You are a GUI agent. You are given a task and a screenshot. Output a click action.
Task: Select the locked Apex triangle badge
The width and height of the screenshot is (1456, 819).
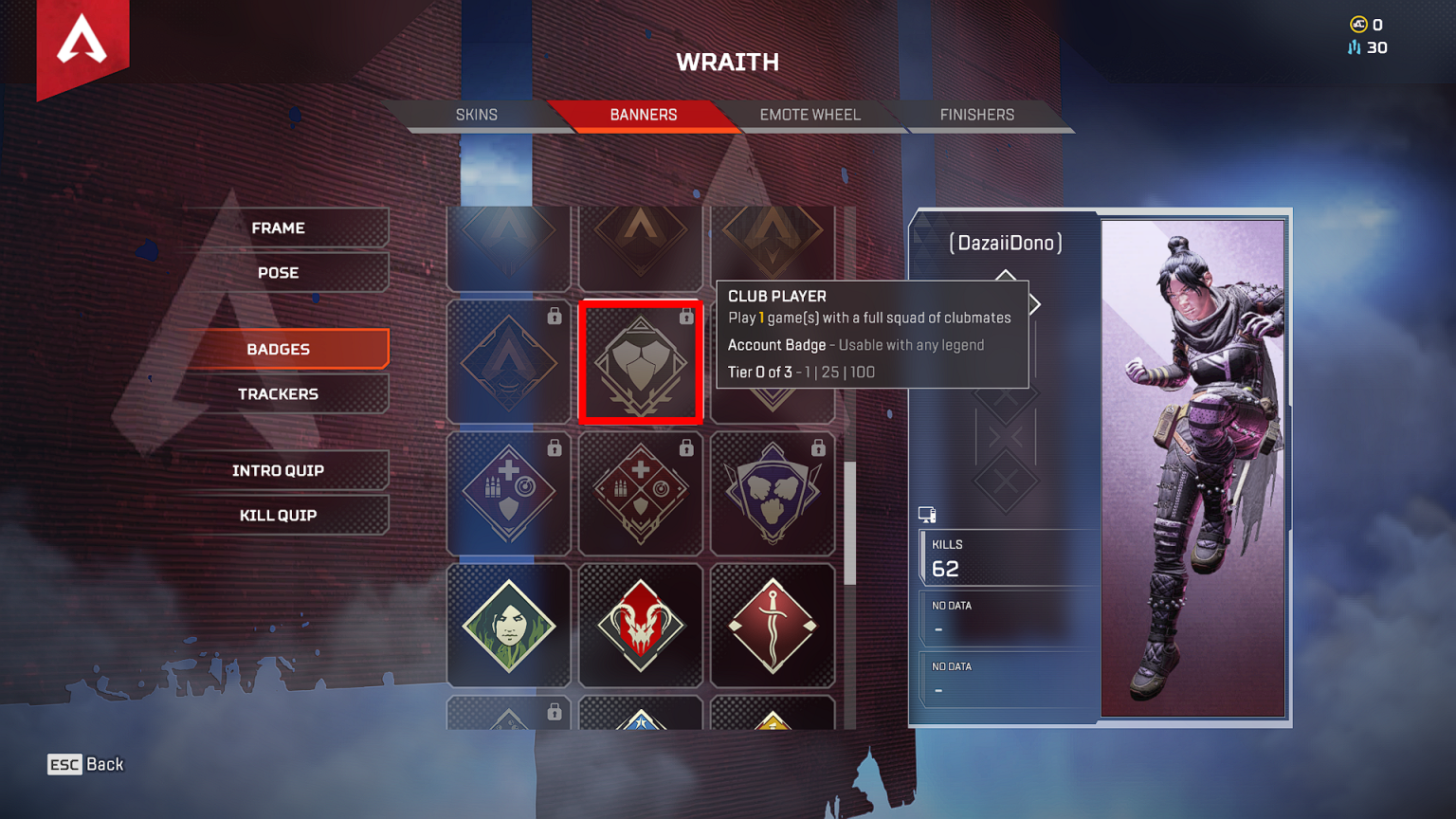509,361
